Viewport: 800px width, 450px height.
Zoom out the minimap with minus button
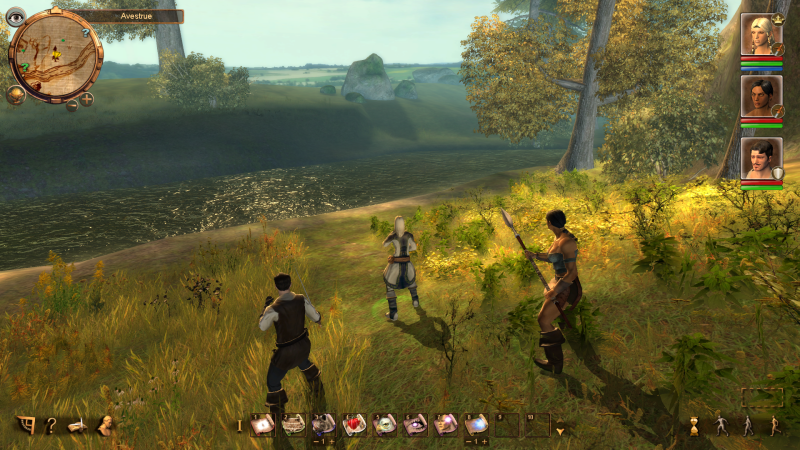click(x=72, y=104)
